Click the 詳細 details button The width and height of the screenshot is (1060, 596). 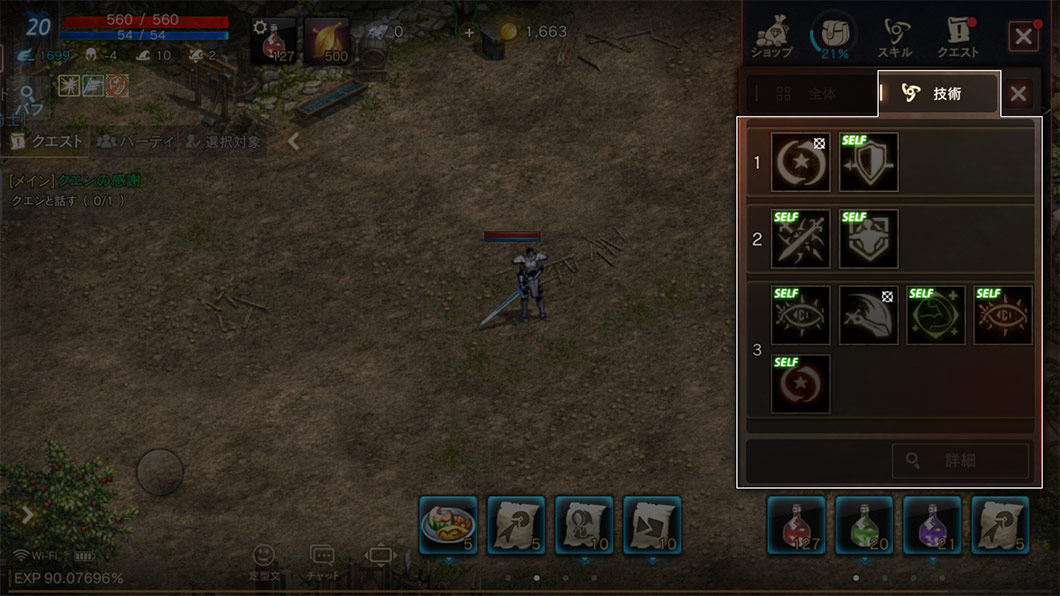tap(960, 461)
